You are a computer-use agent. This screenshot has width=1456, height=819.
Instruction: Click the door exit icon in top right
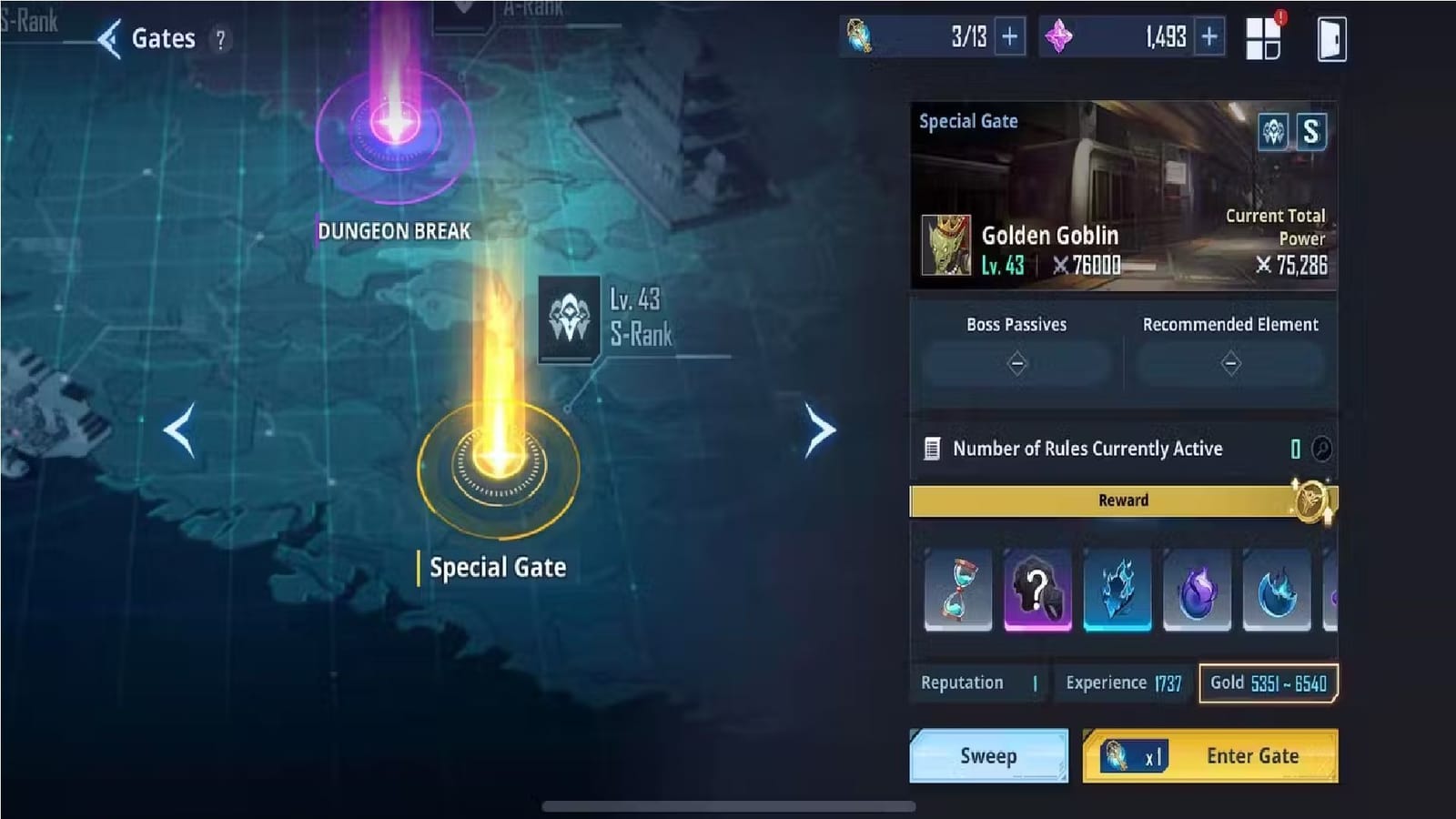coord(1330,36)
